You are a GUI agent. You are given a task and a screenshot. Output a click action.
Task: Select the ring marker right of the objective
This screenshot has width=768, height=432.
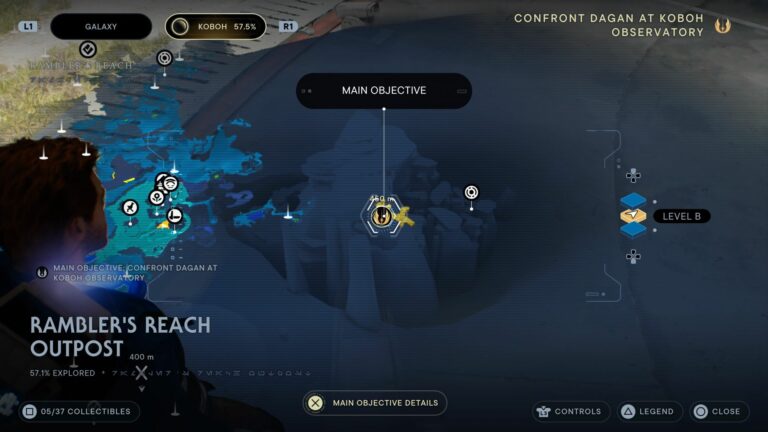point(471,192)
